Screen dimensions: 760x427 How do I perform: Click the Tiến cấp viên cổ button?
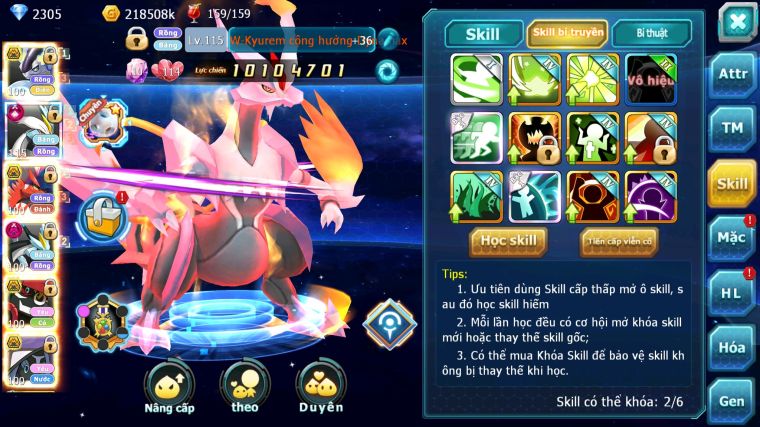tap(619, 241)
